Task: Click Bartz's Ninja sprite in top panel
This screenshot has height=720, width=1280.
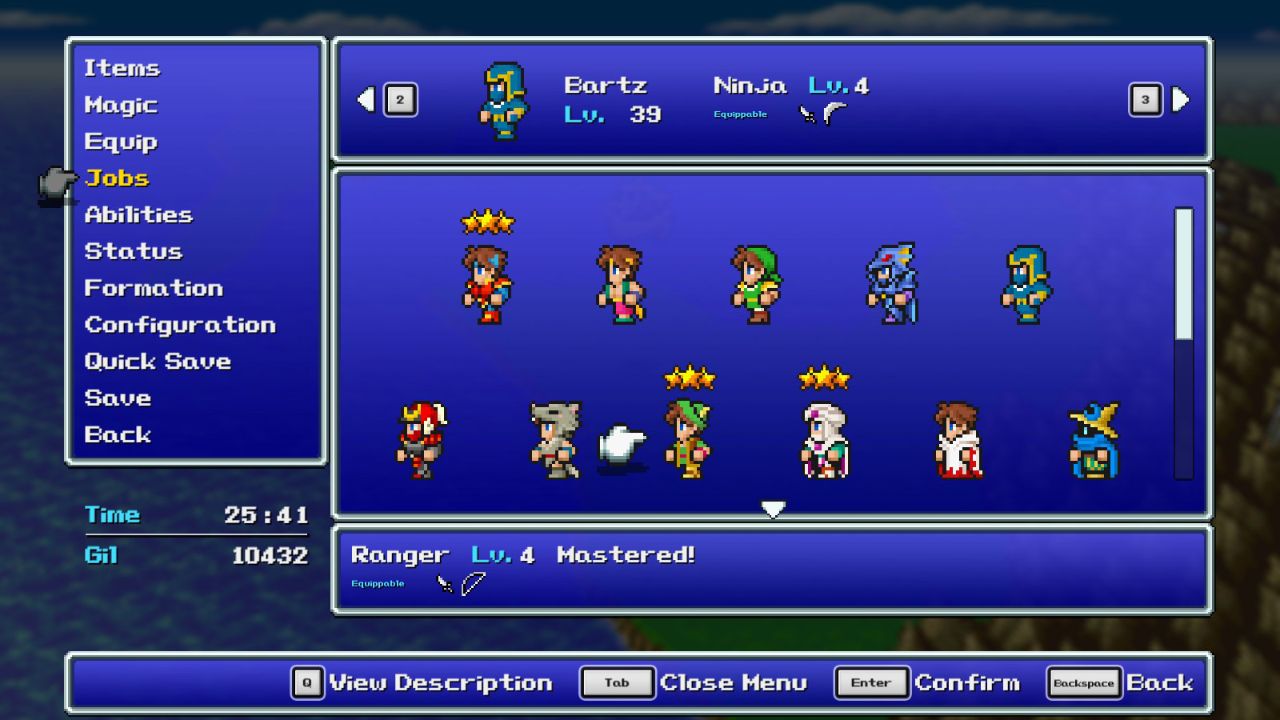Action: [504, 100]
